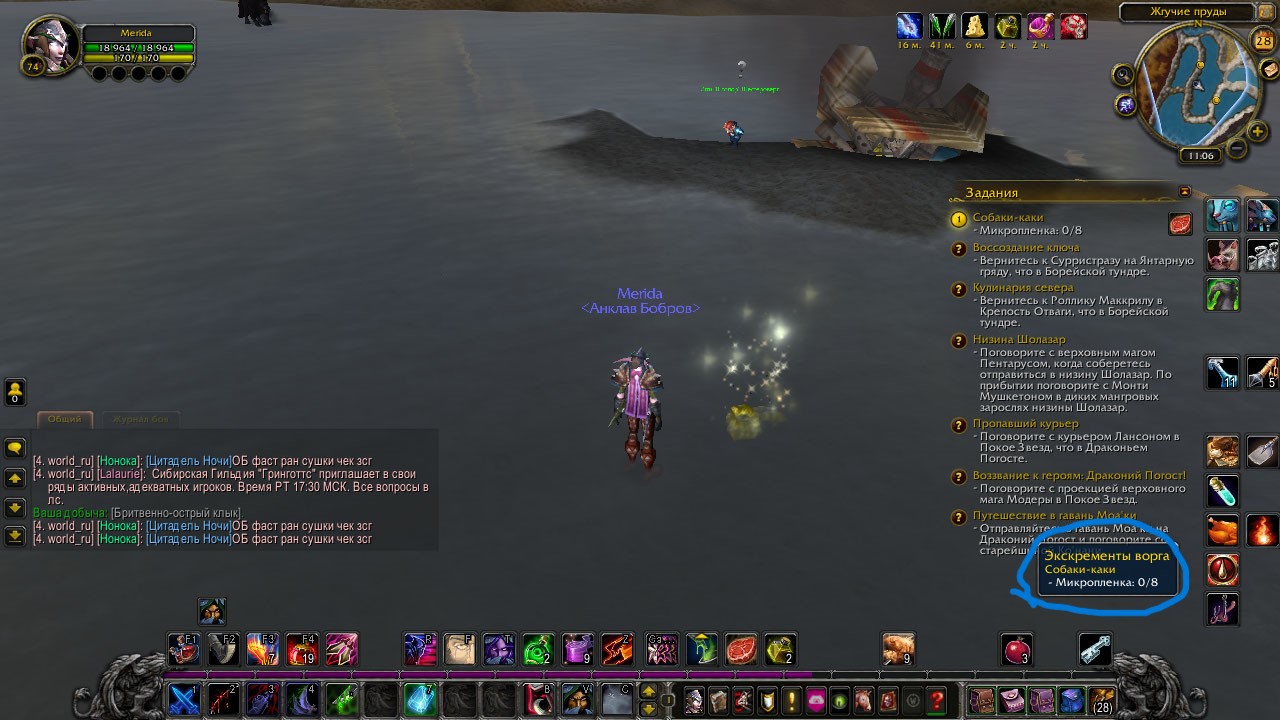
Task: Open the chat speech bubble menu
Action: [15, 449]
